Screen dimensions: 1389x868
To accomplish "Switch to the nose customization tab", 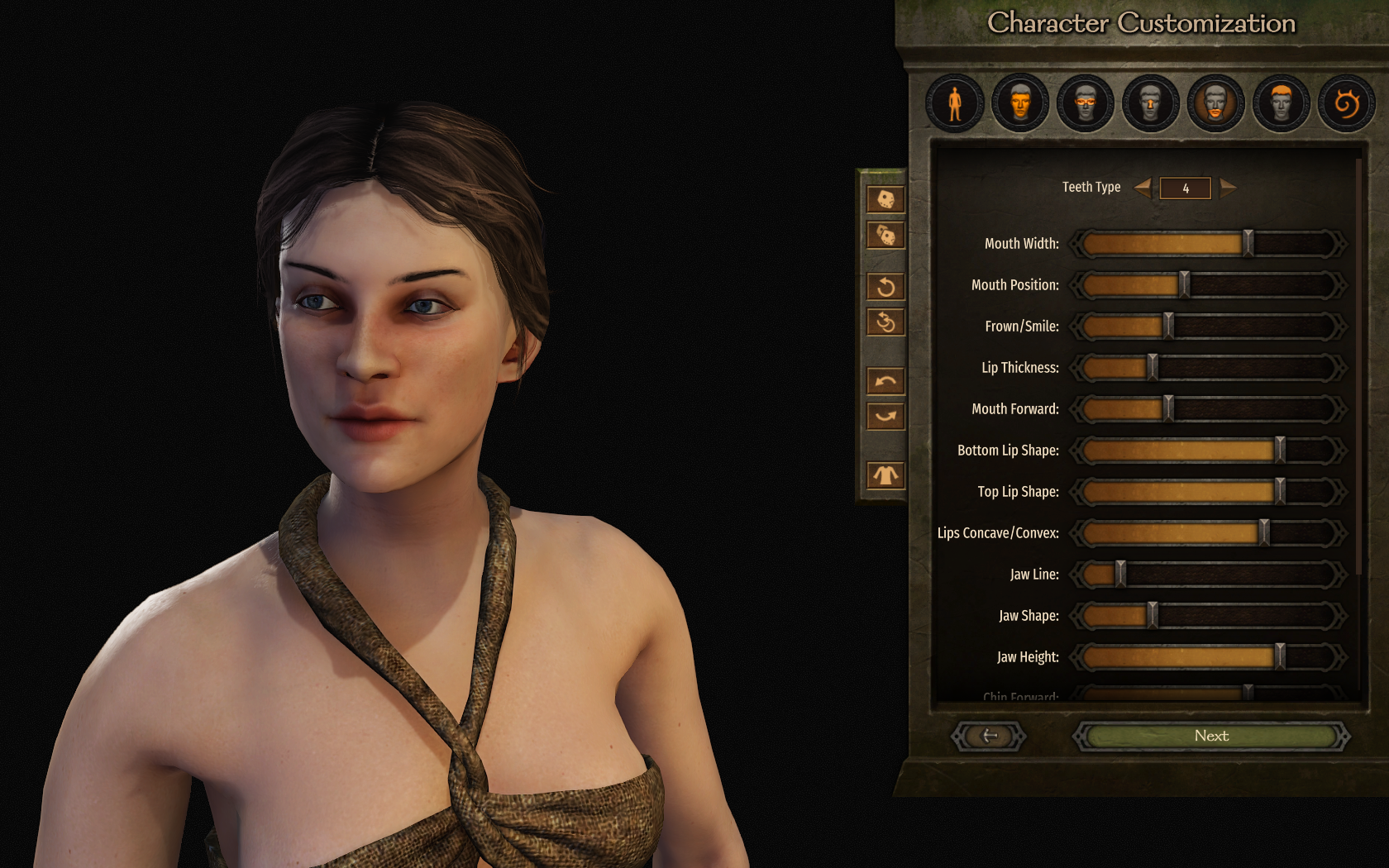I will pos(1150,104).
